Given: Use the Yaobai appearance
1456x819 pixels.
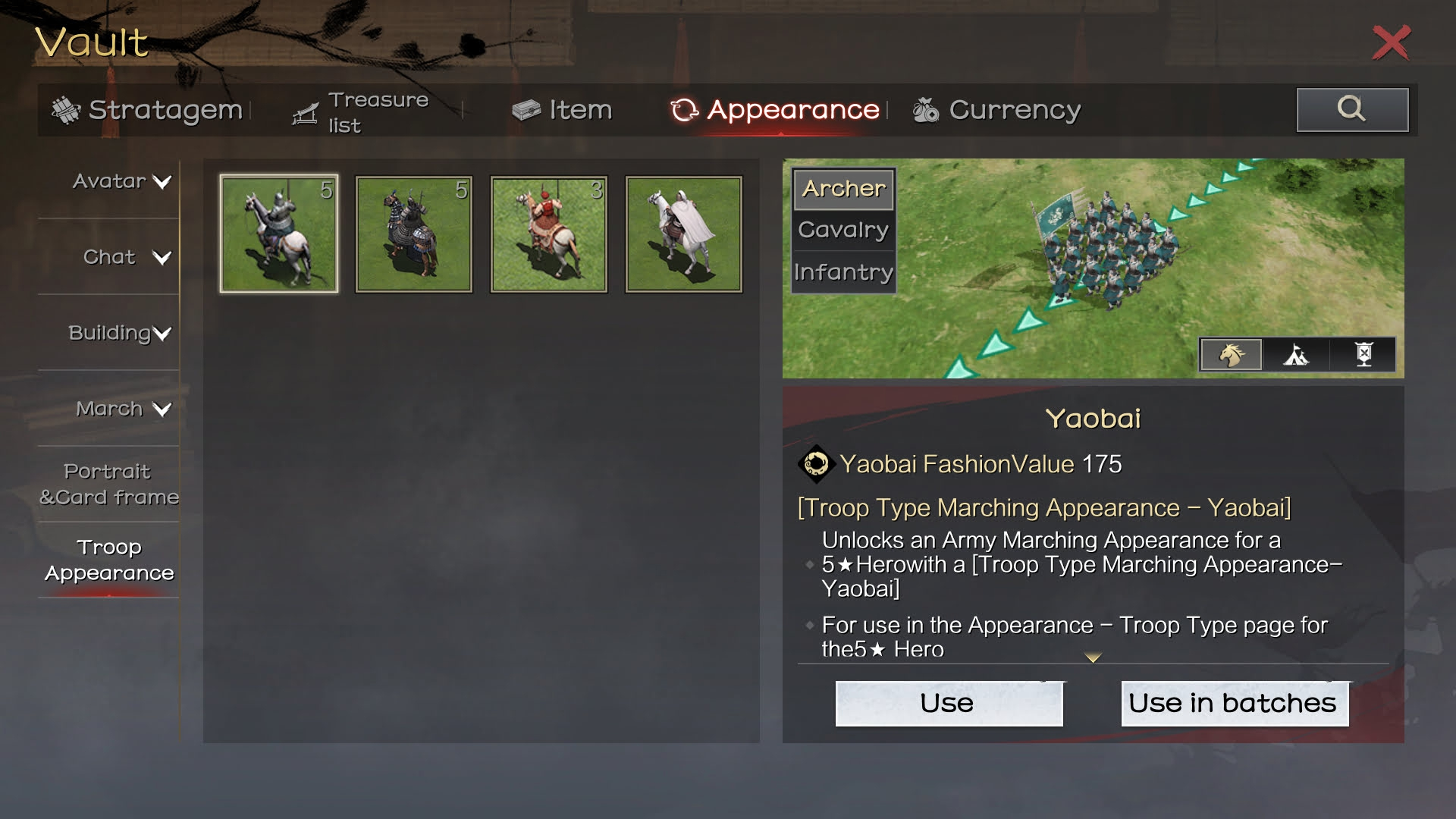Looking at the screenshot, I should pyautogui.click(x=949, y=704).
